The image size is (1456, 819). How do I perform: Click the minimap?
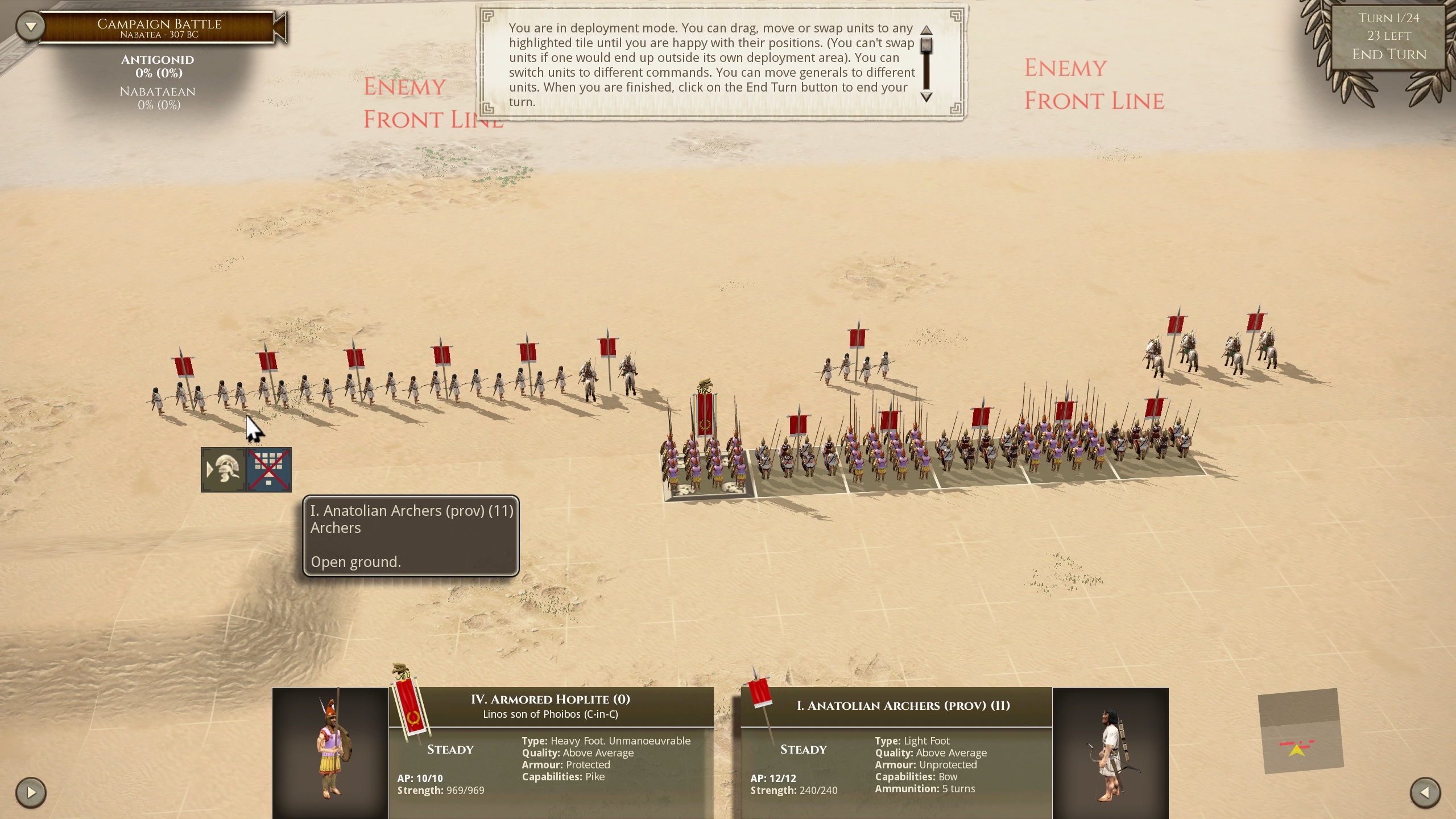(1300, 731)
